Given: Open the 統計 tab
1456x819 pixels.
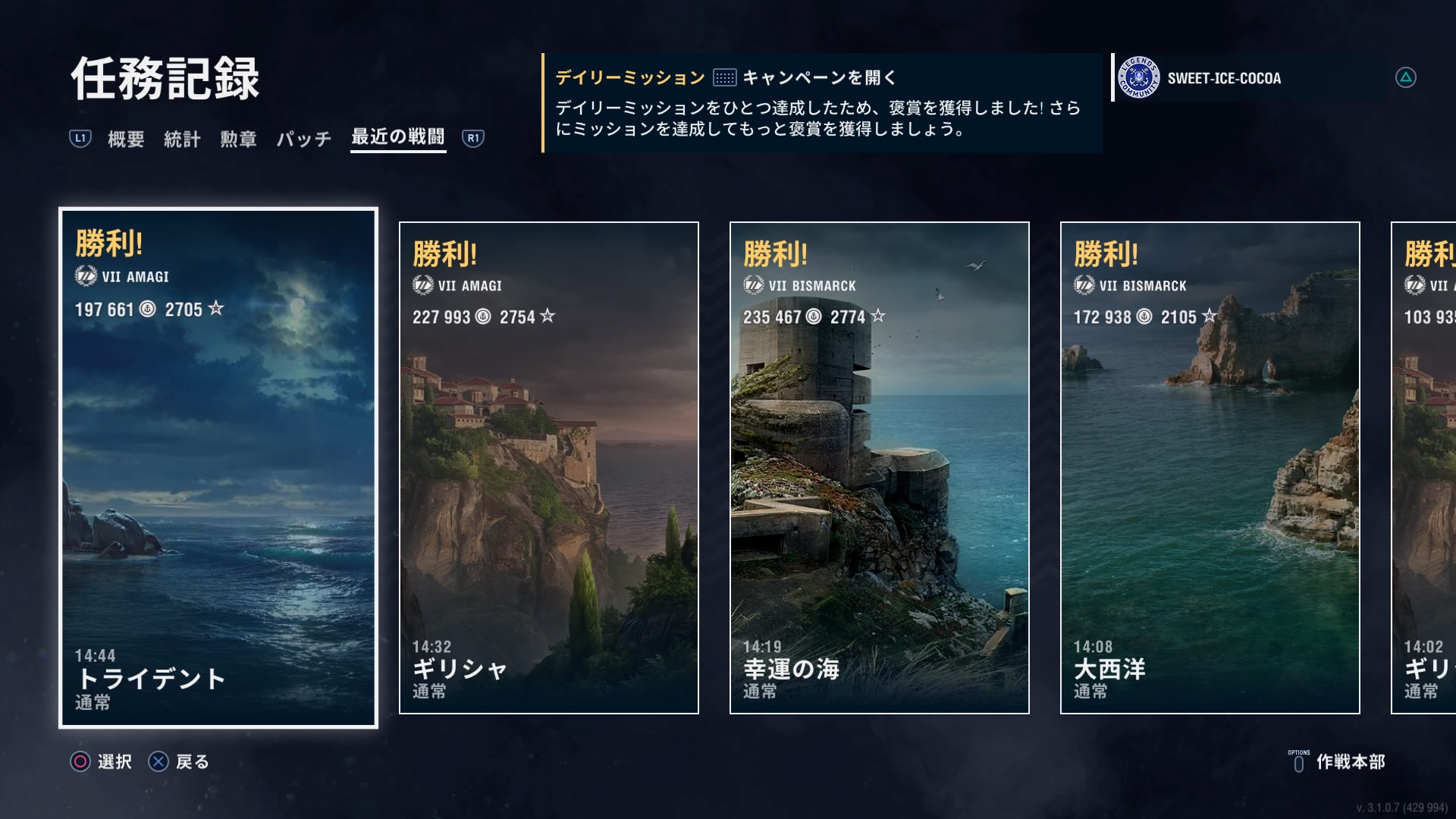Looking at the screenshot, I should [182, 139].
